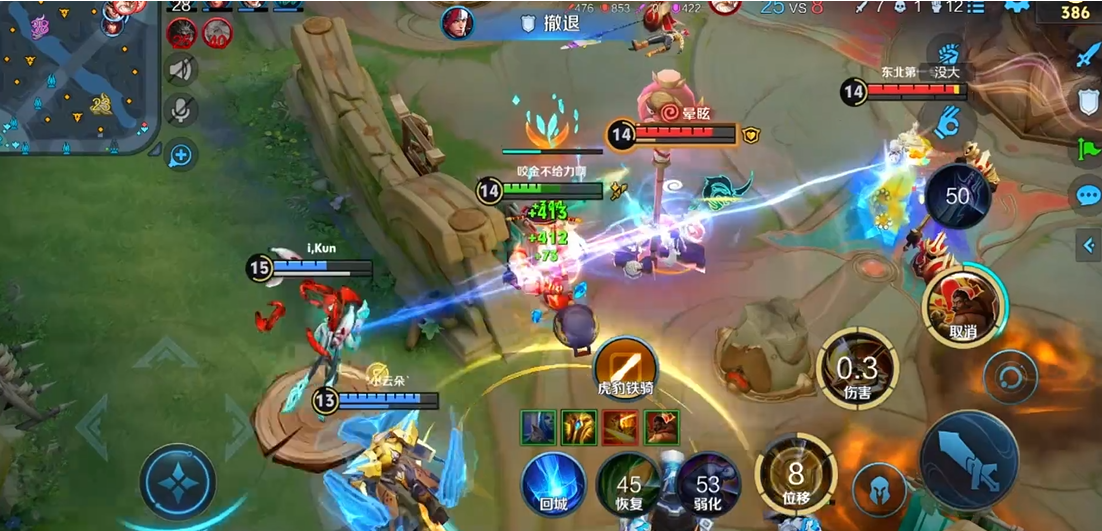Collapse the side panel with arrow
Screen dimensions: 1102x531
click(1089, 243)
